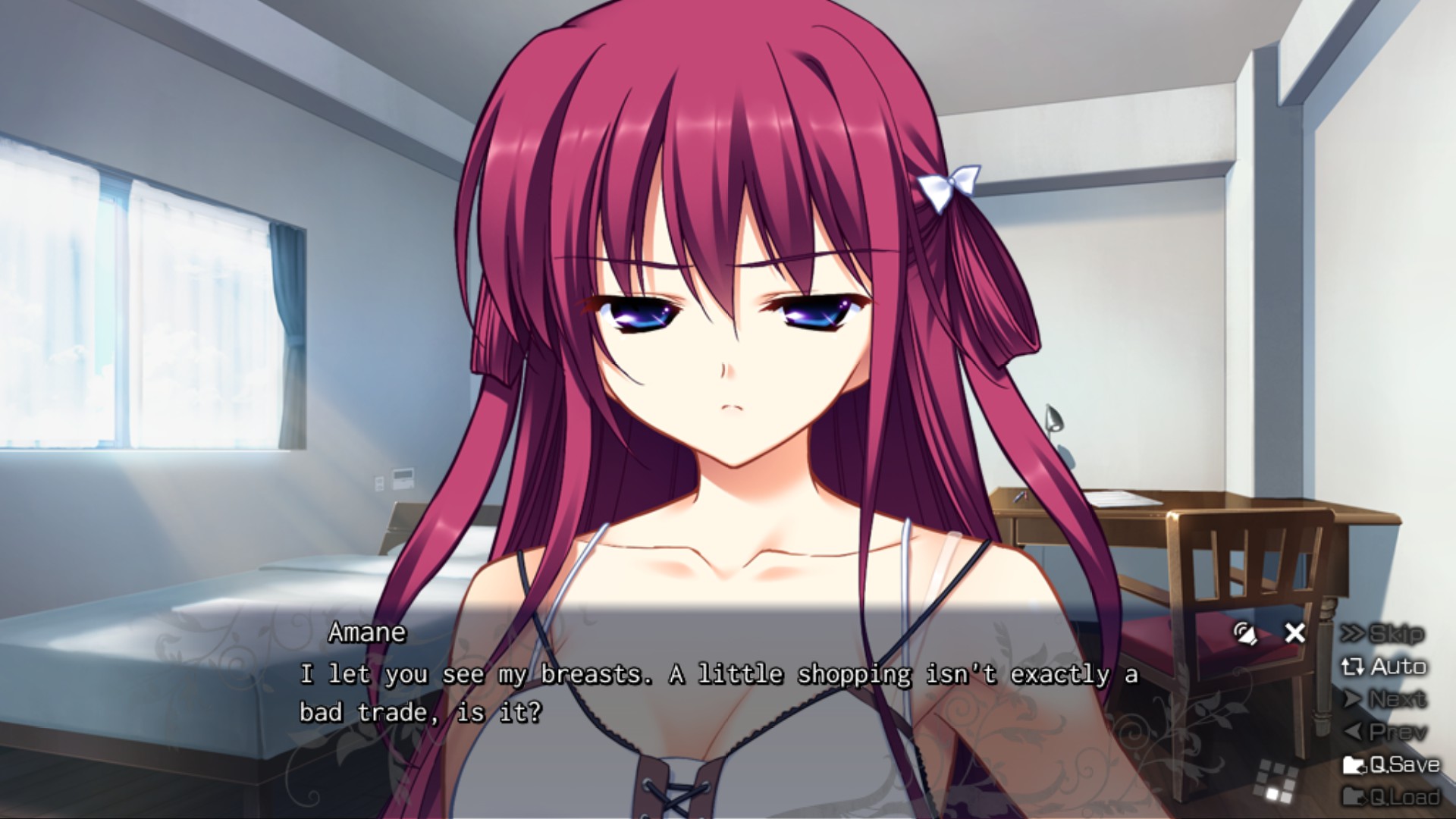Skip ahead through the dialogue
Image resolution: width=1456 pixels, height=819 pixels.
(1383, 633)
